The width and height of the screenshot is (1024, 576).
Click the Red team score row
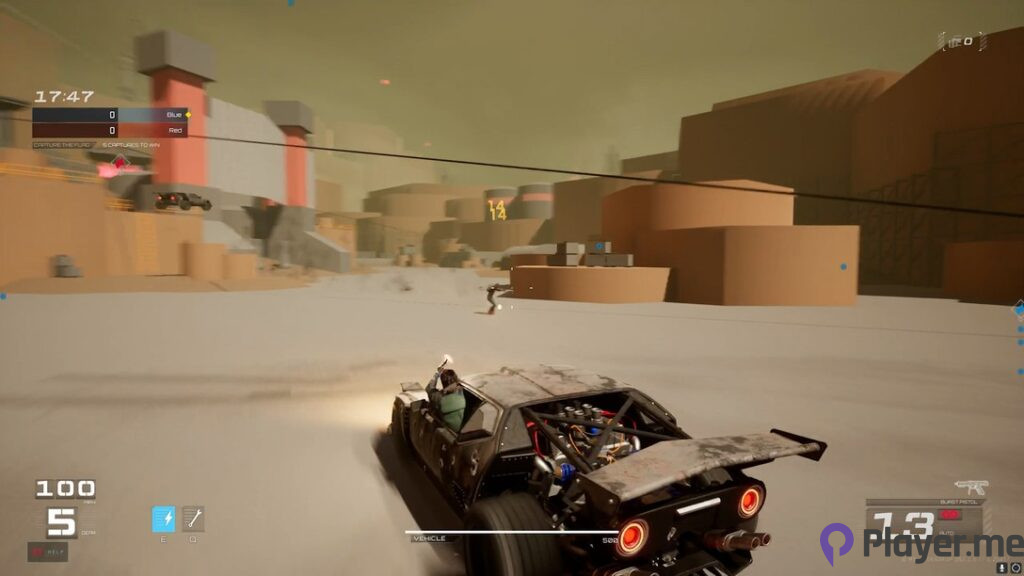[x=109, y=130]
